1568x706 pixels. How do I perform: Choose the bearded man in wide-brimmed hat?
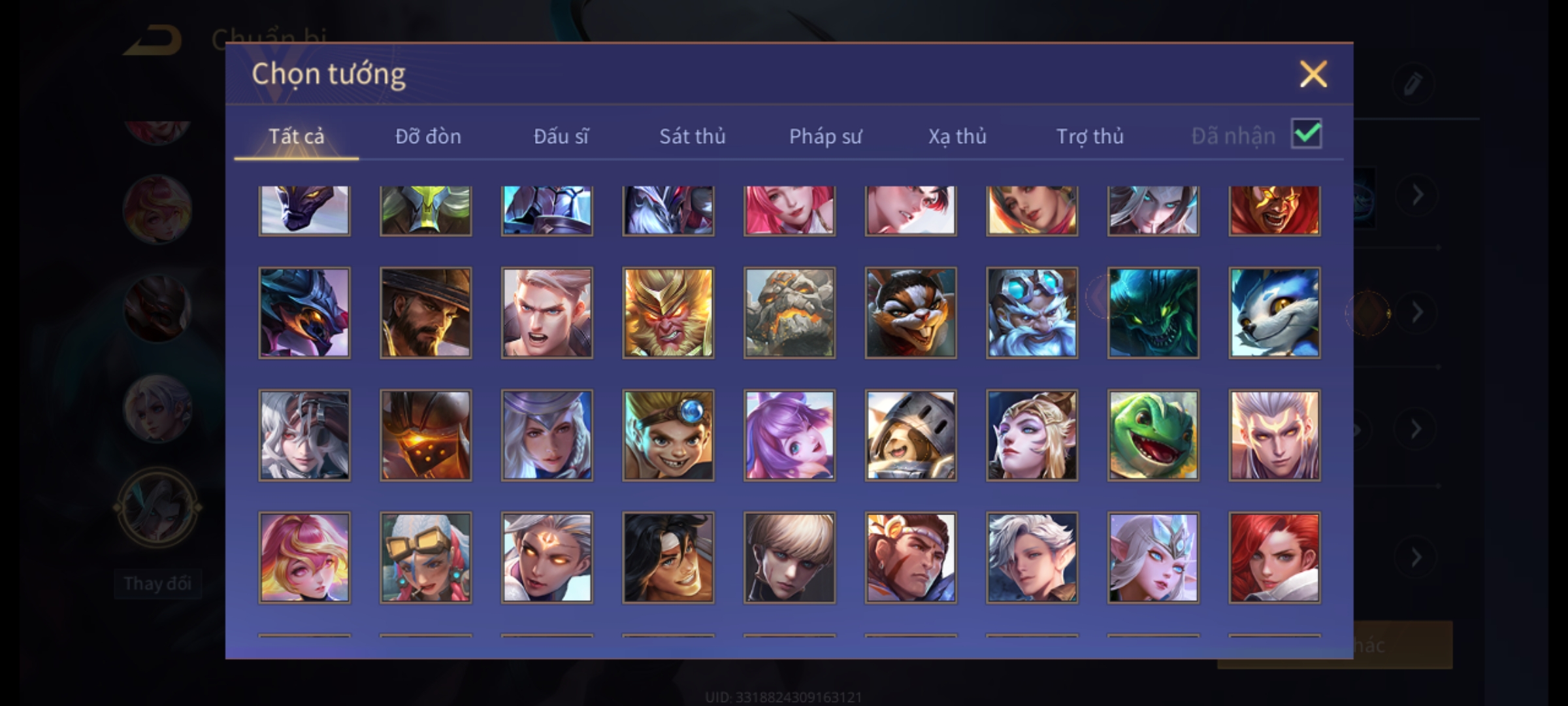[425, 312]
